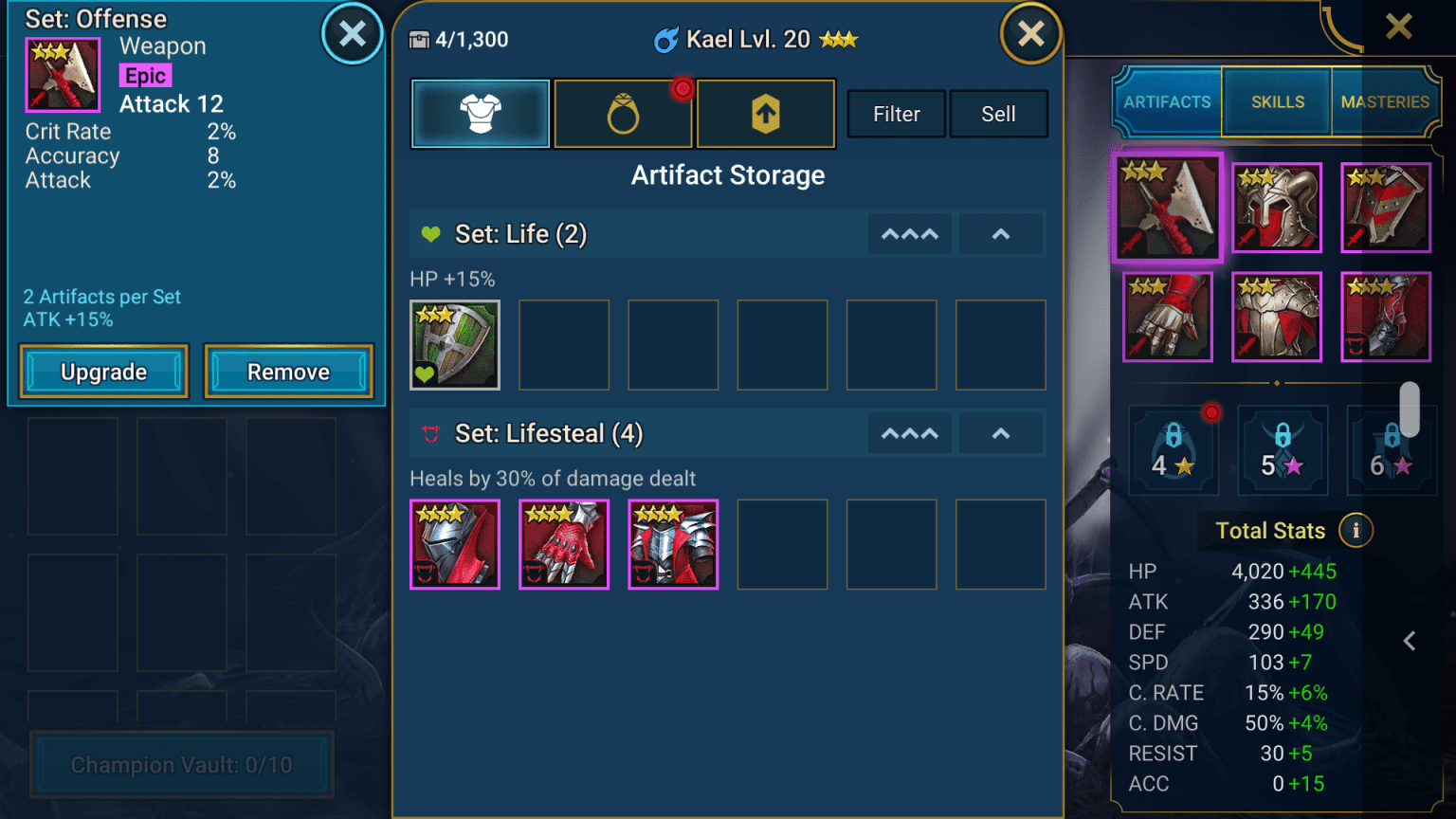This screenshot has height=819, width=1456.
Task: Open the accessories tab in Artifact Storage
Action: point(623,114)
